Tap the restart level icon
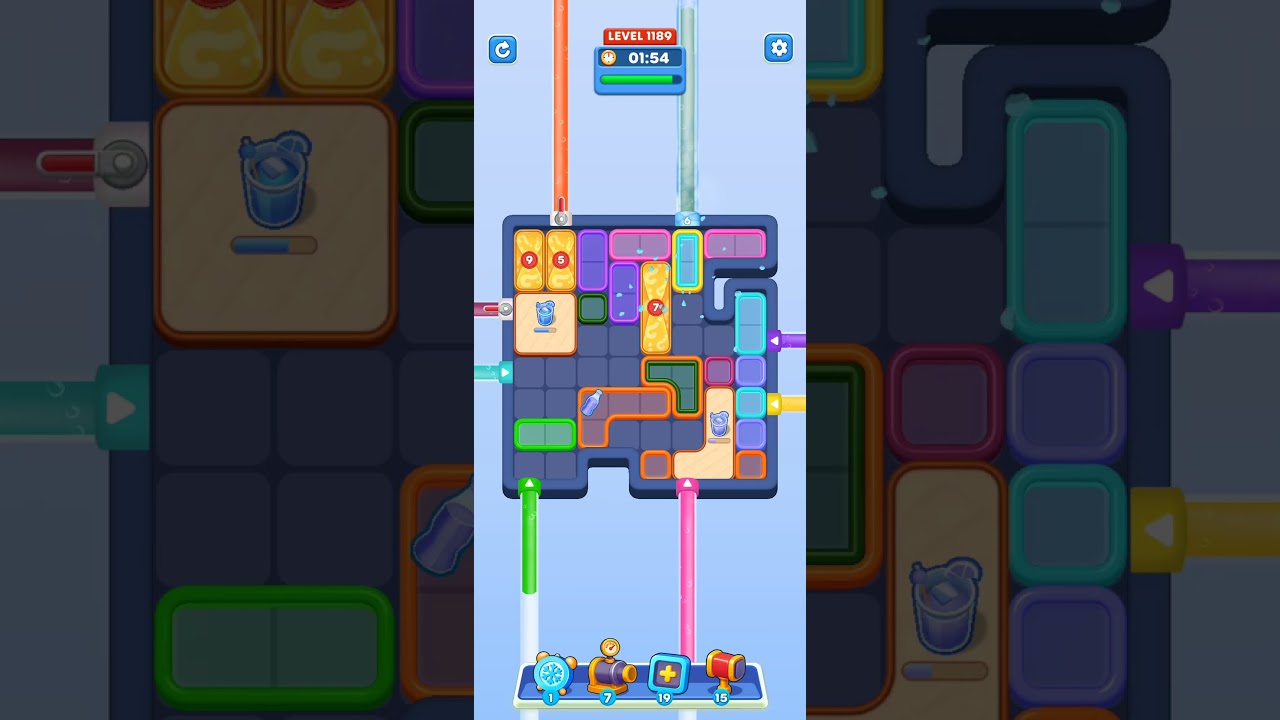This screenshot has width=1280, height=720. click(x=503, y=49)
